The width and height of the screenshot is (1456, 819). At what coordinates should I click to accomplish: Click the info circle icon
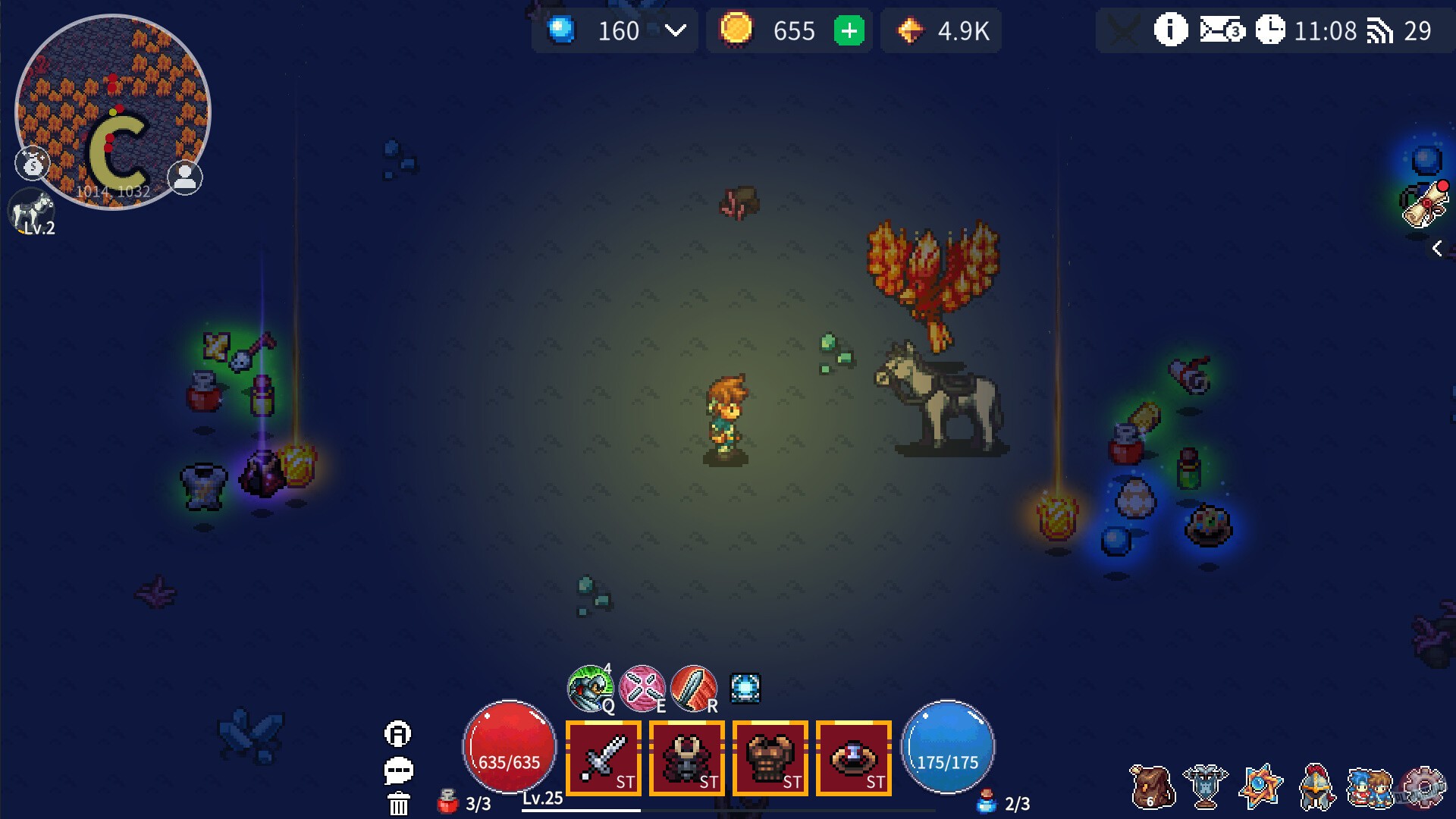[1169, 30]
